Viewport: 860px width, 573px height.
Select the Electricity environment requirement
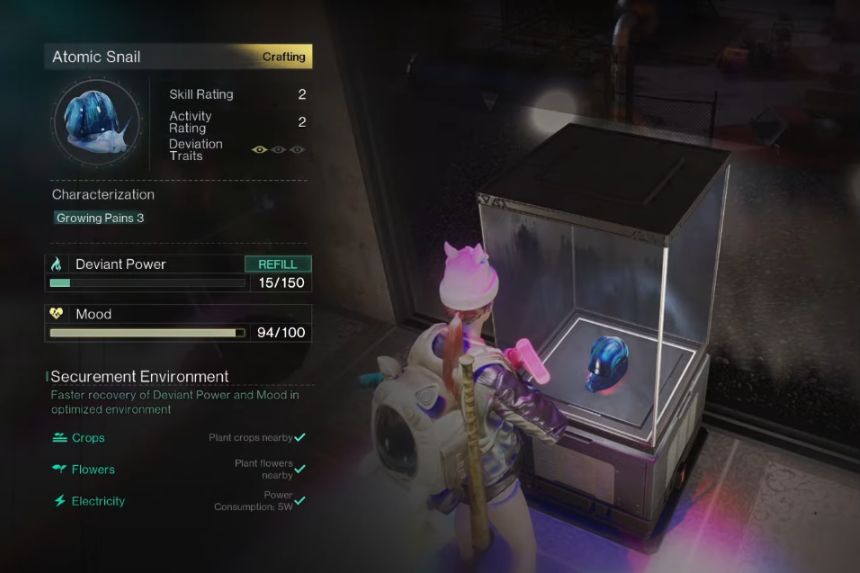pyautogui.click(x=98, y=501)
